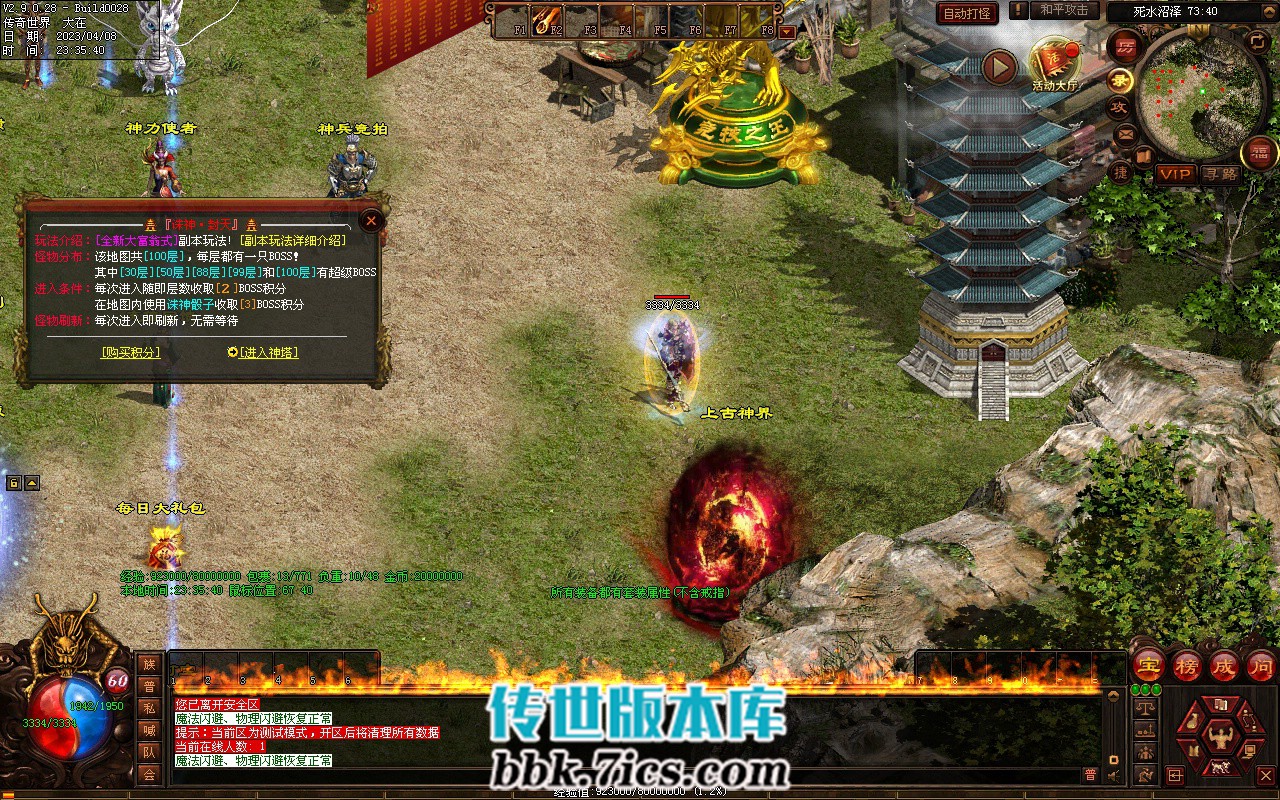The height and width of the screenshot is (800, 1280).
Task: Switch the 和平攻击 attack mode
Action: tap(1064, 10)
